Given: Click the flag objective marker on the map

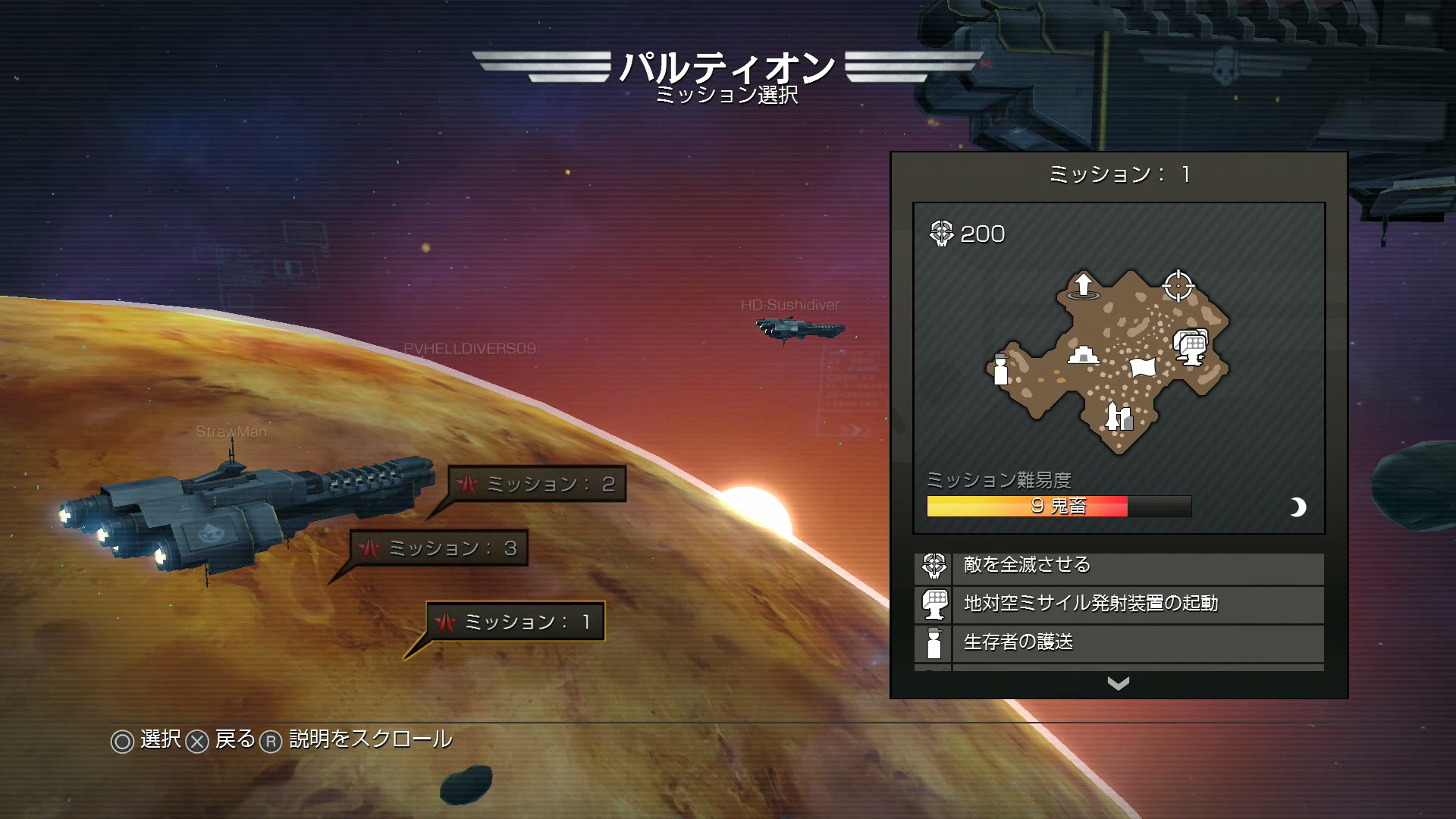Looking at the screenshot, I should pyautogui.click(x=1142, y=367).
